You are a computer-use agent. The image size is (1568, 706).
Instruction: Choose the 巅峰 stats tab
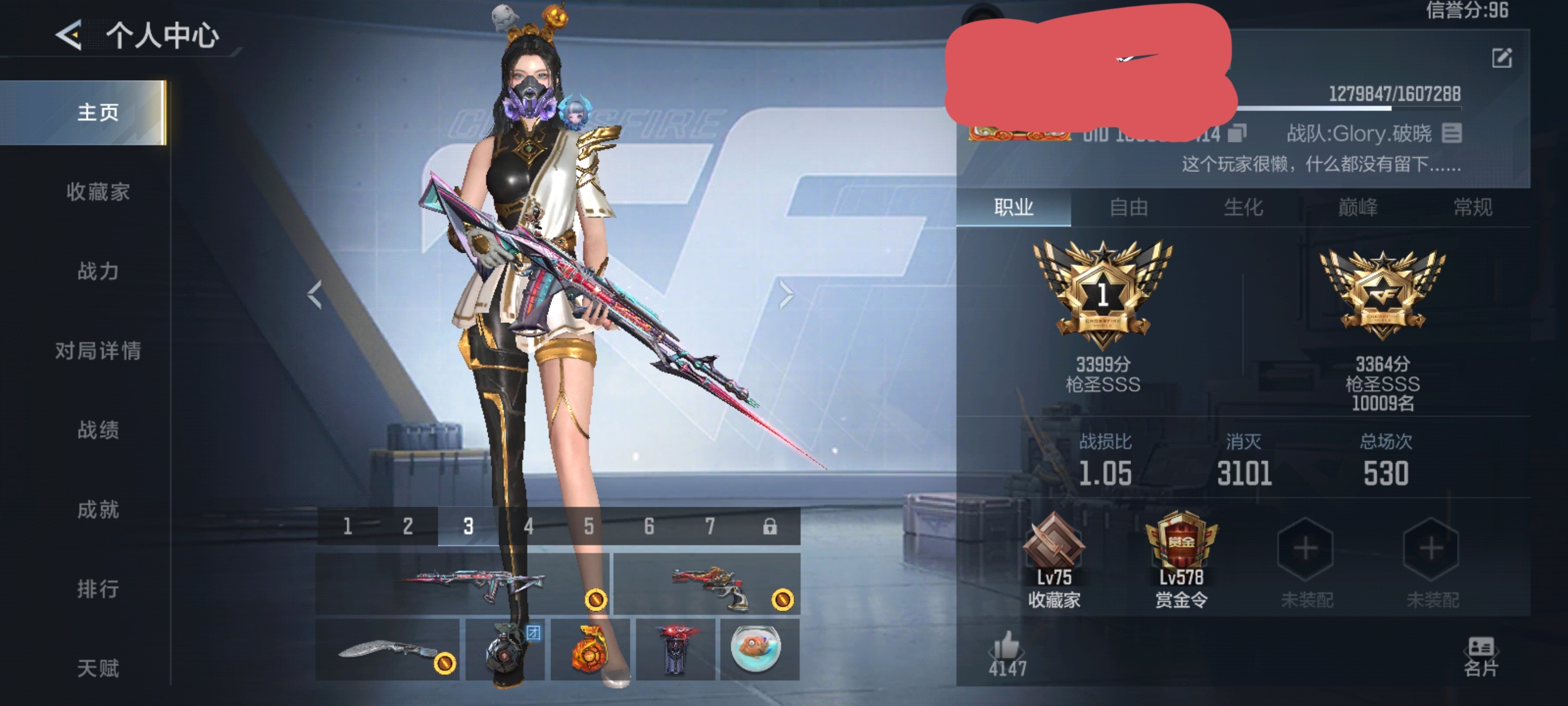(1357, 208)
